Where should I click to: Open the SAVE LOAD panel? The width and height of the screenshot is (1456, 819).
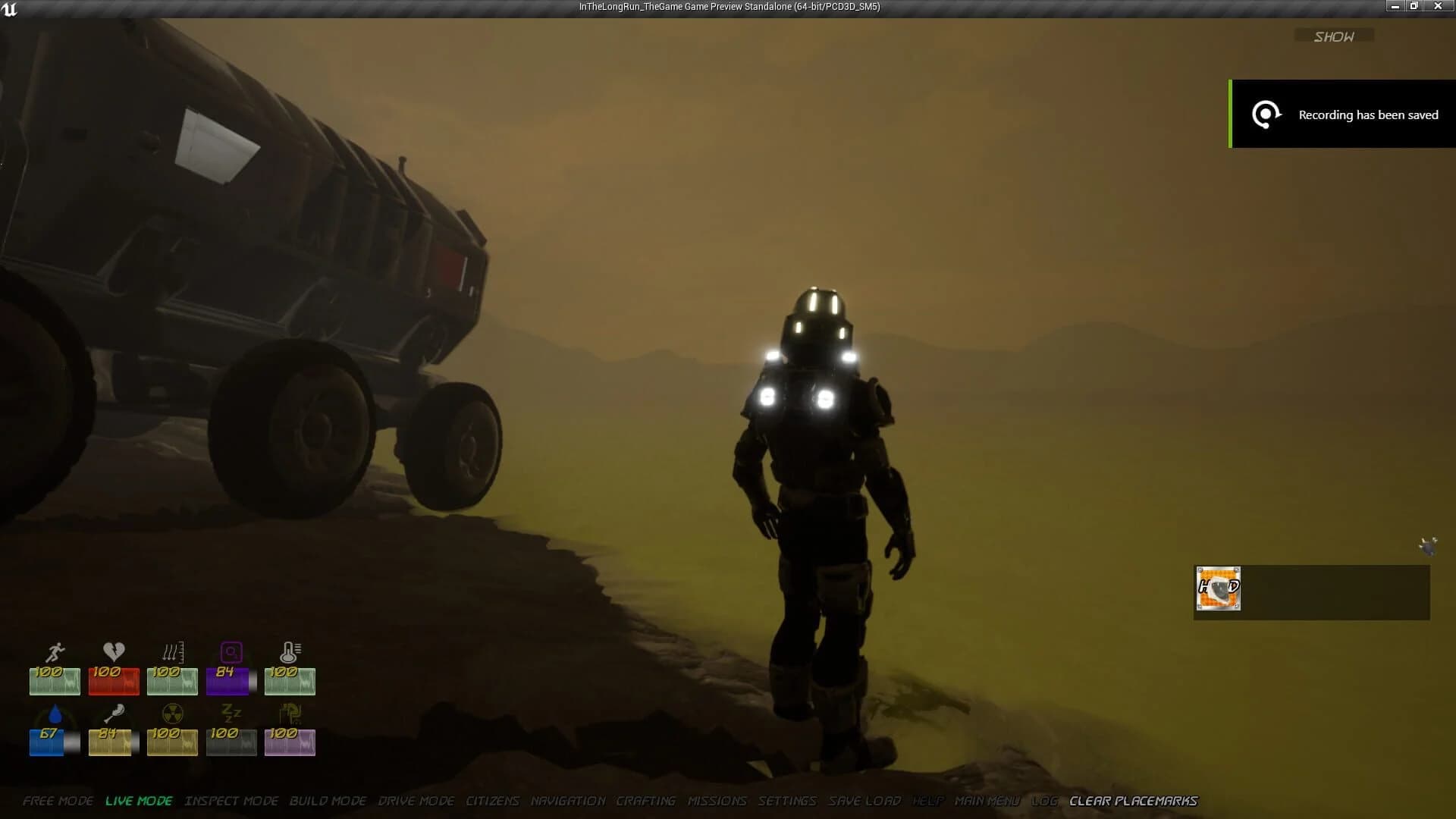click(864, 801)
